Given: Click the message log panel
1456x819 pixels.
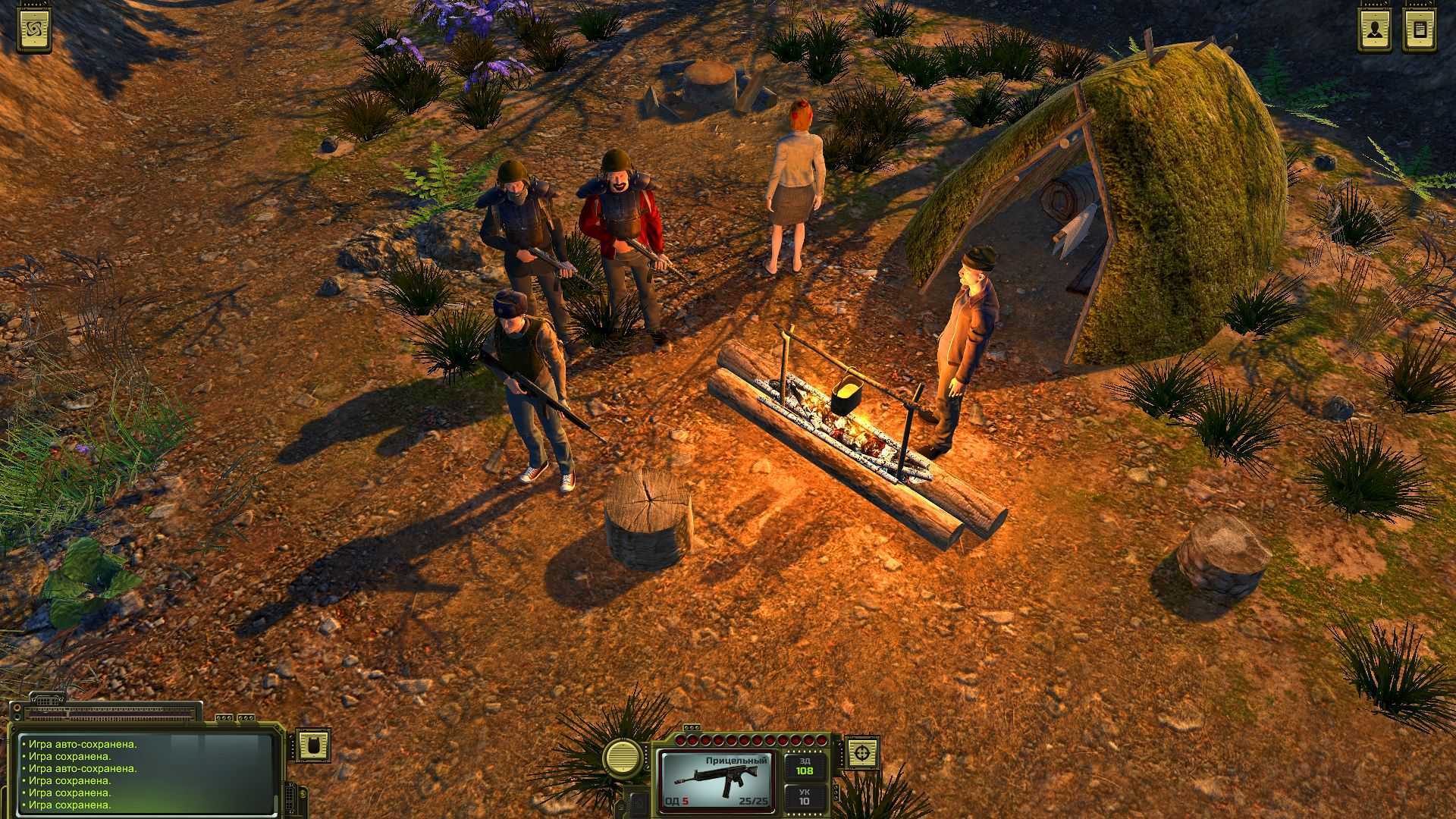Looking at the screenshot, I should point(144,773).
